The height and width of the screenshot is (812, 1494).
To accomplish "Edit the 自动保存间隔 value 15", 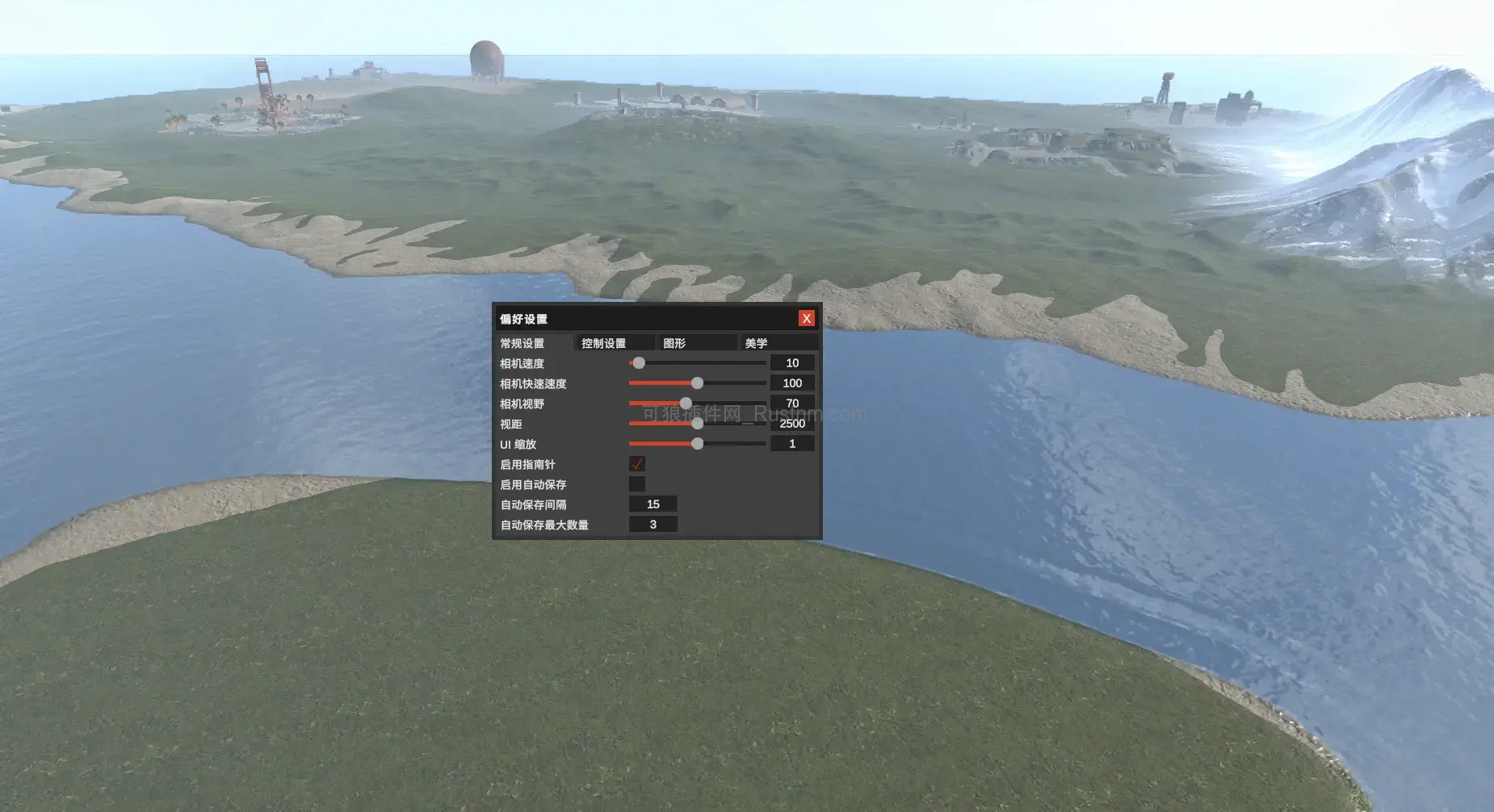I will [x=653, y=504].
